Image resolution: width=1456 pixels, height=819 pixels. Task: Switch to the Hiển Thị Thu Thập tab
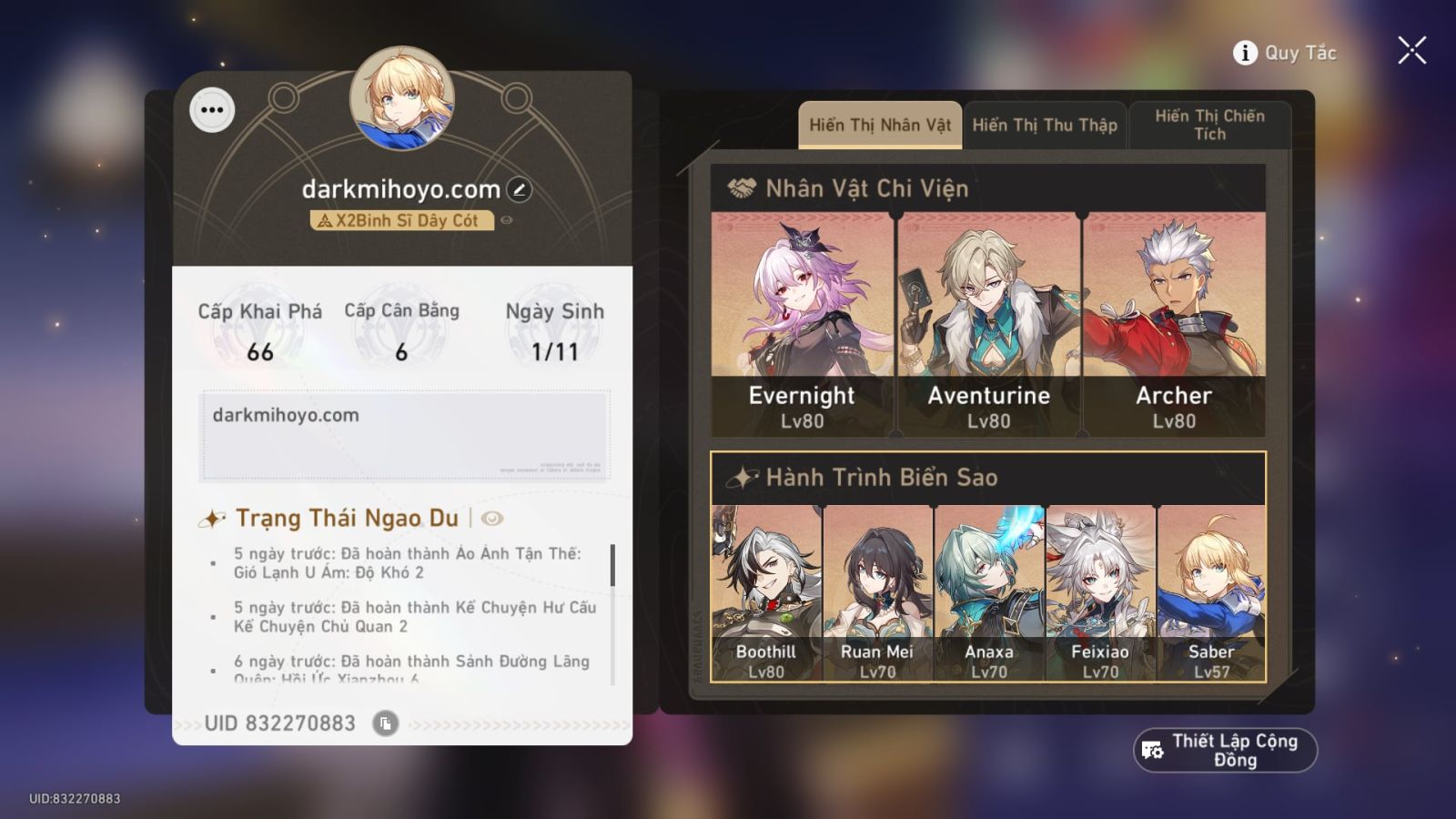click(1045, 125)
